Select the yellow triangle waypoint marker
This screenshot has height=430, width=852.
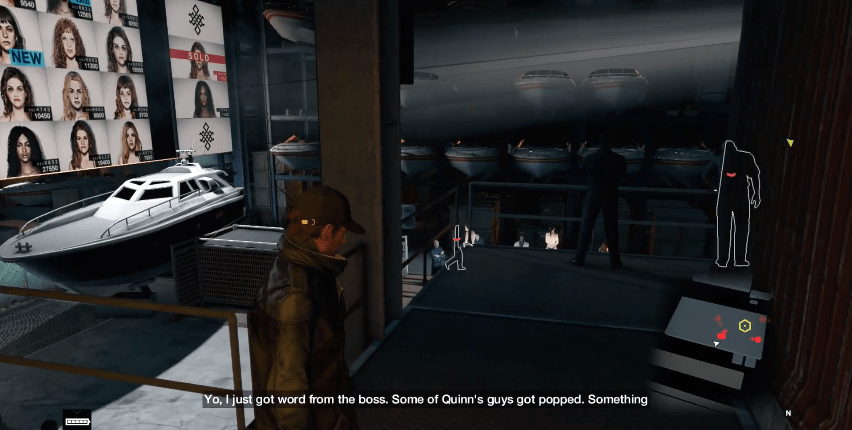(x=789, y=143)
